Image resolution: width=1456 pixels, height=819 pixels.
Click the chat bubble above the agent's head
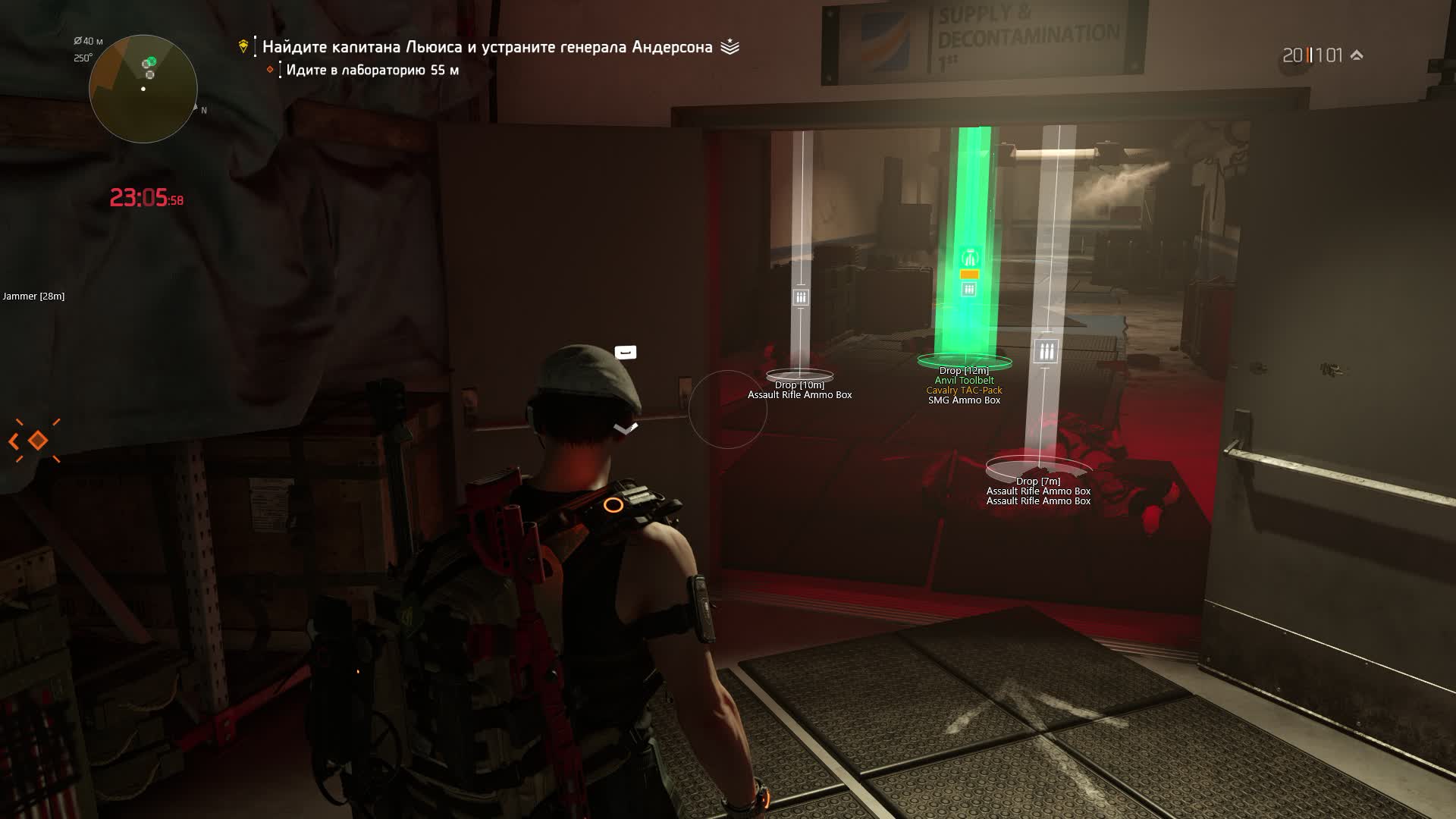pyautogui.click(x=624, y=352)
